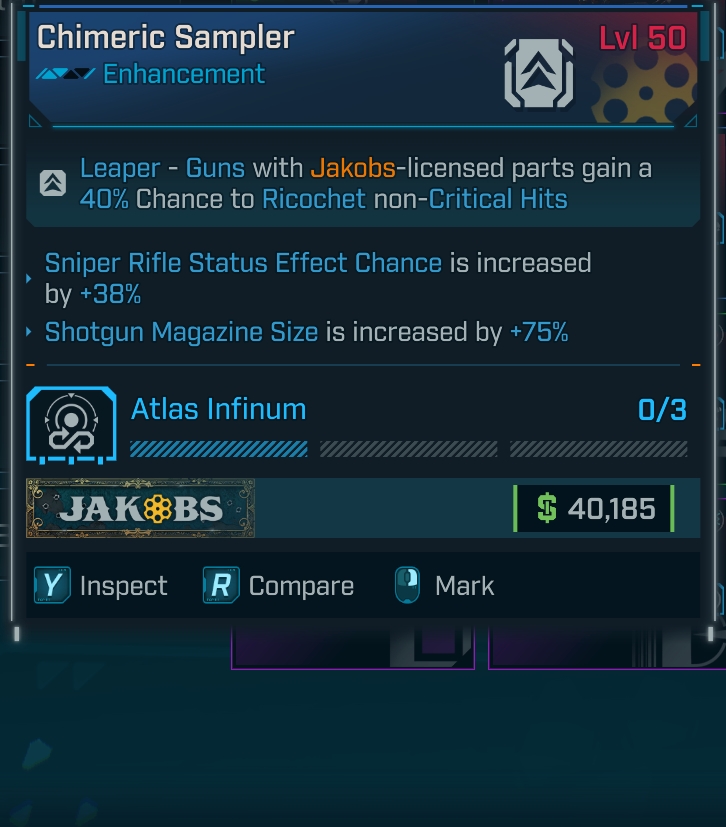This screenshot has width=726, height=827.
Task: Click the Mark item option
Action: (x=464, y=586)
